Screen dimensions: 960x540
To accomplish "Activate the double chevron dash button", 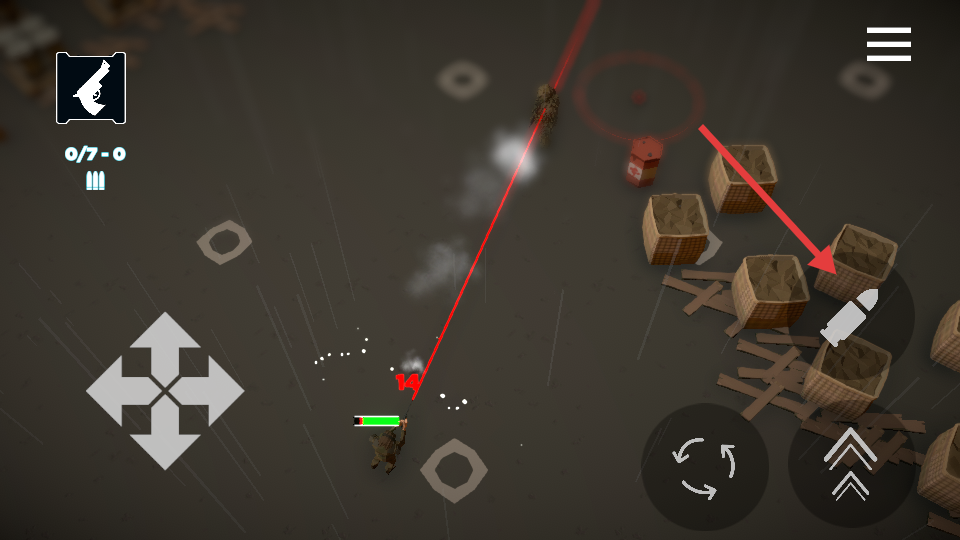I will (x=851, y=465).
